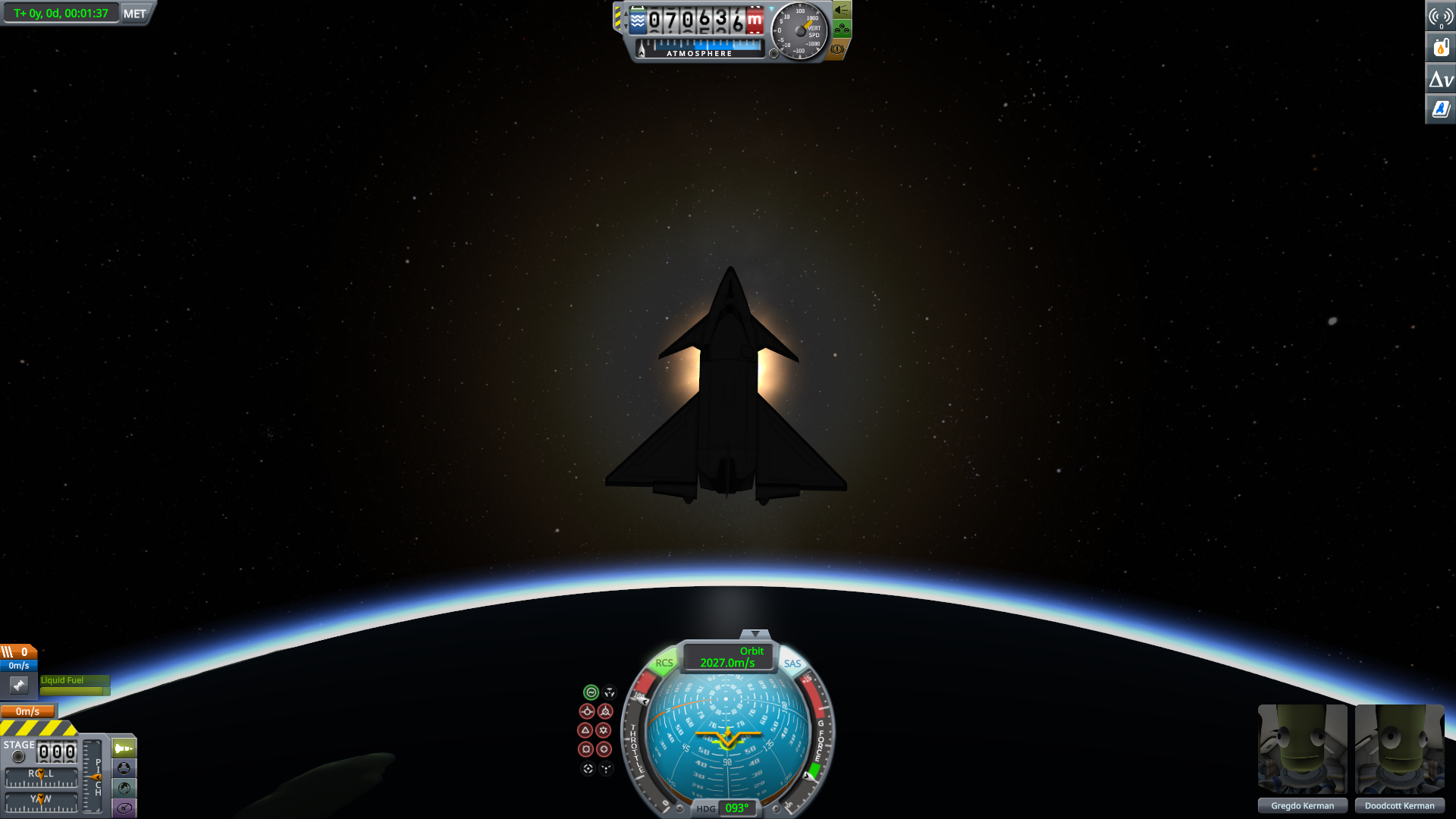Open the Delta-v app in the right sidebar
The width and height of the screenshot is (1456, 819).
coord(1441,78)
